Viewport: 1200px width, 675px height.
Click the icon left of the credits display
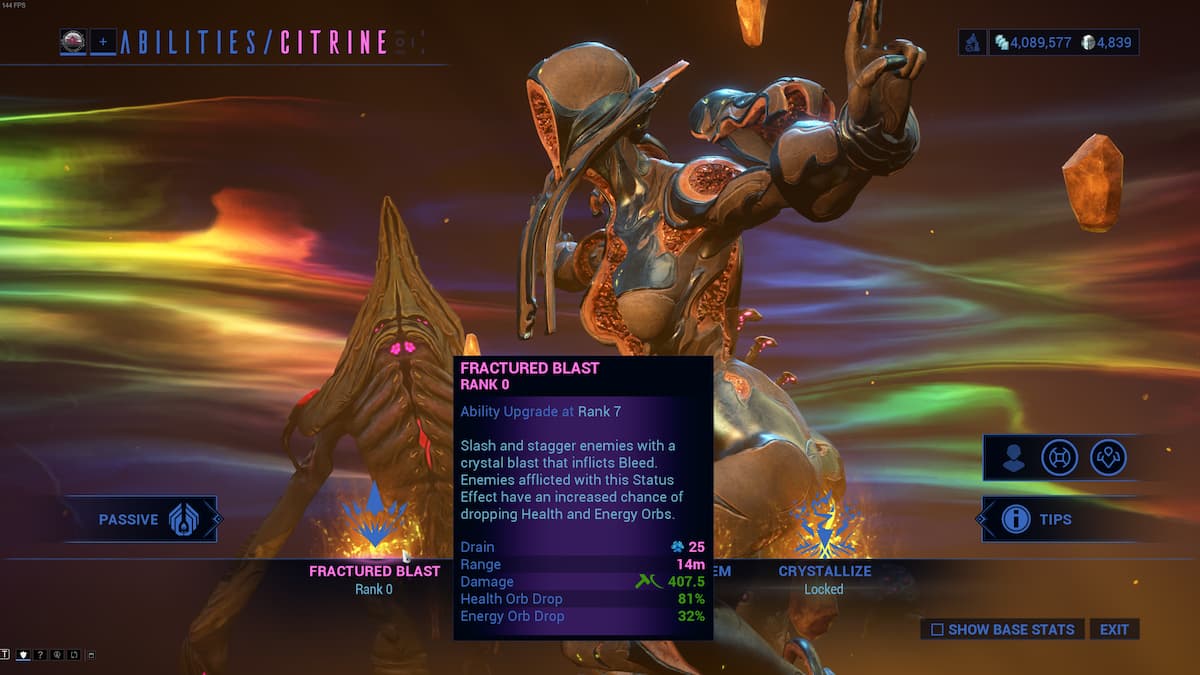972,43
